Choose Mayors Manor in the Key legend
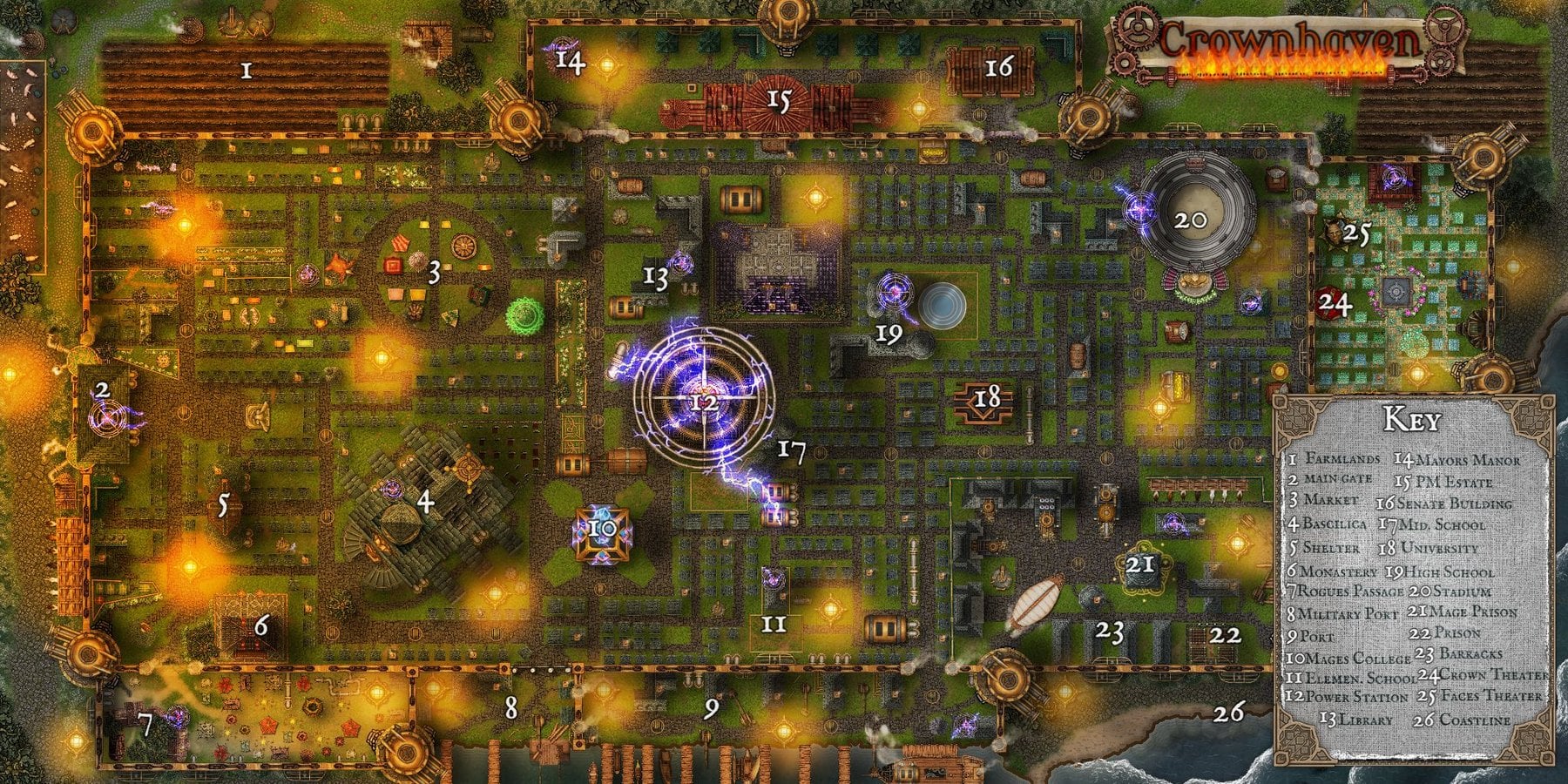 coord(1456,460)
